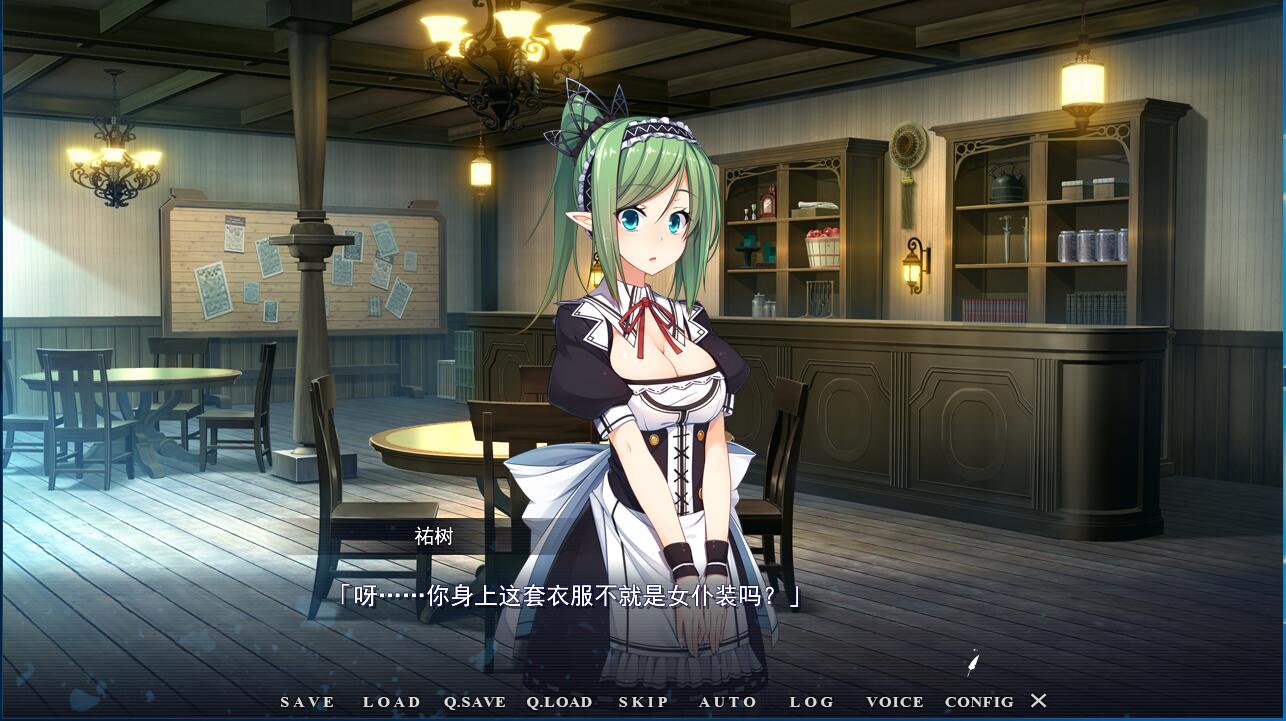
Task: Open the CONFIG settings
Action: pos(979,702)
